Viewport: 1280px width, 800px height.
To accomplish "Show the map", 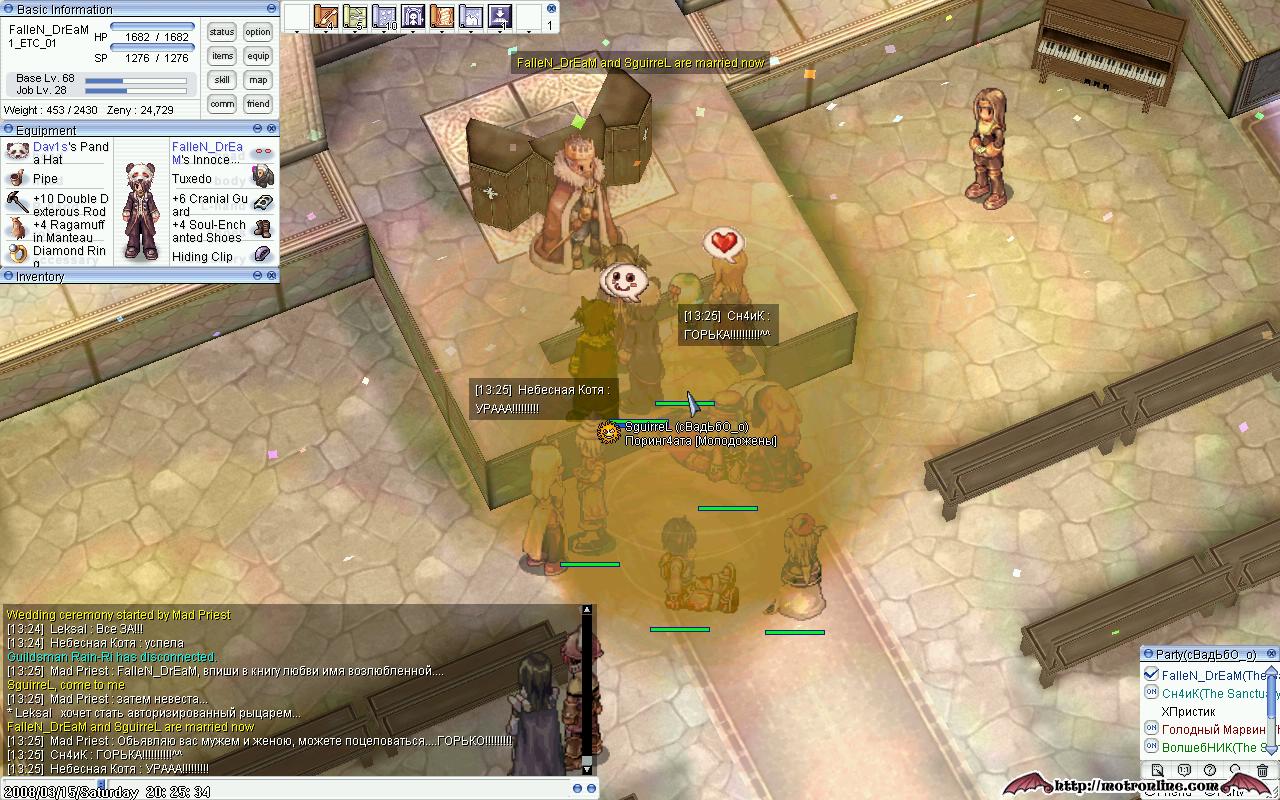I will (258, 80).
